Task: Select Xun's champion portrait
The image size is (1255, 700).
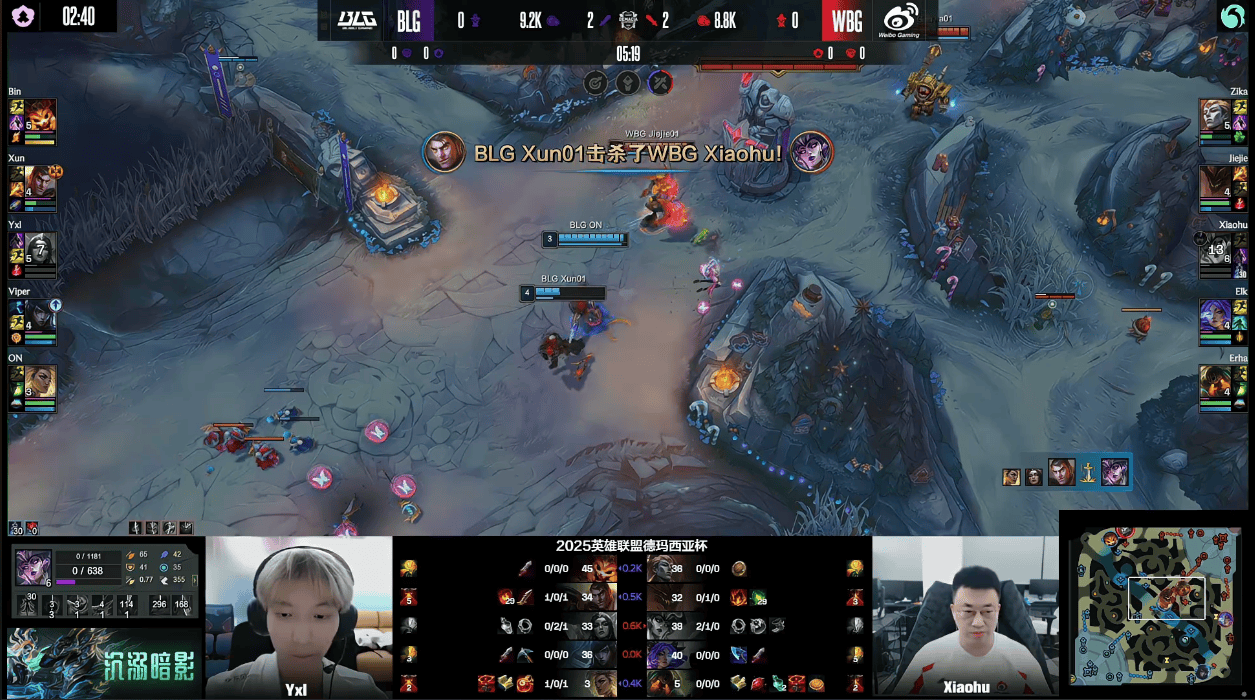Action: [39, 181]
